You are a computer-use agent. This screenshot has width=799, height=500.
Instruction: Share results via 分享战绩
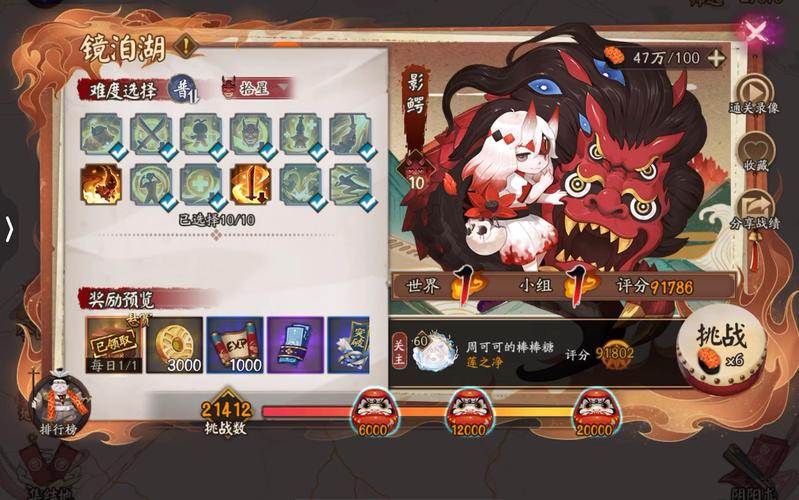pos(755,207)
